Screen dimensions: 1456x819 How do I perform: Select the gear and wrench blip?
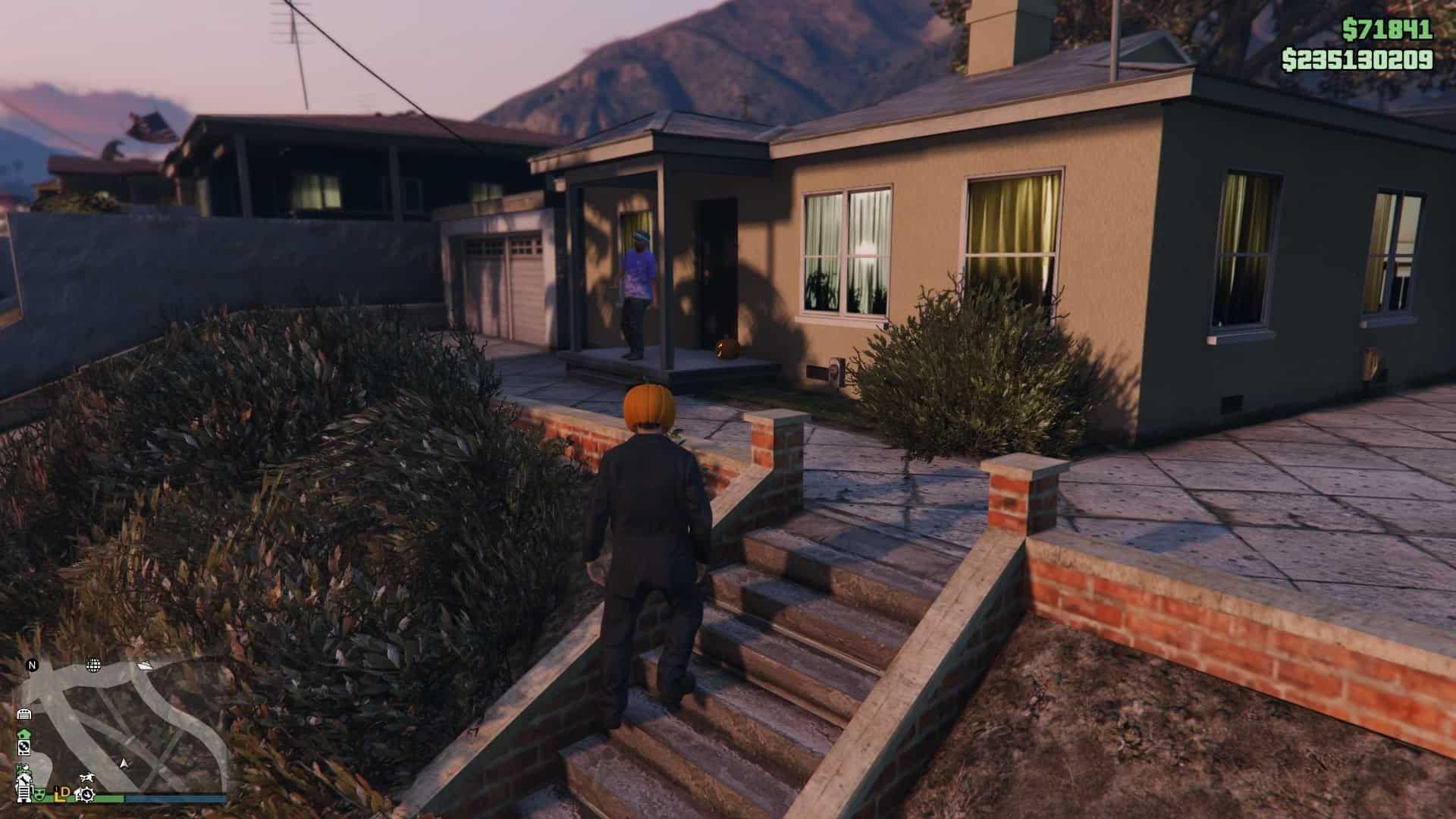coord(86,794)
